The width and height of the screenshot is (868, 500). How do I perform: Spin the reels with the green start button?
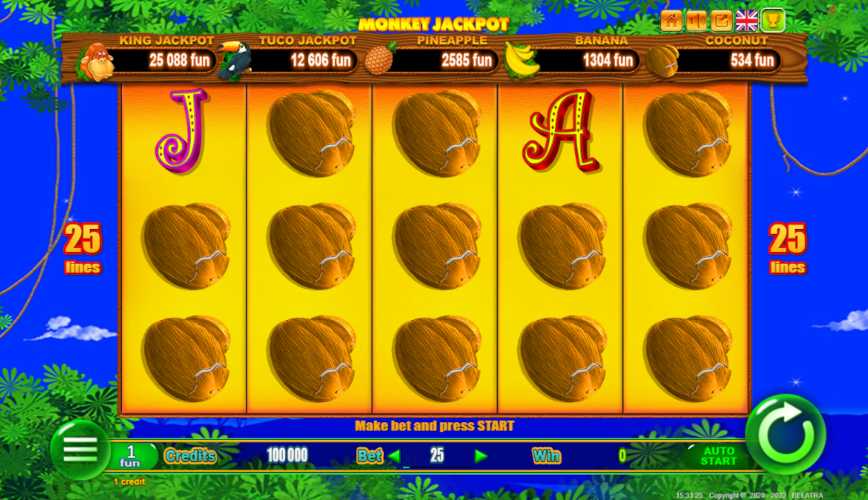785,435
